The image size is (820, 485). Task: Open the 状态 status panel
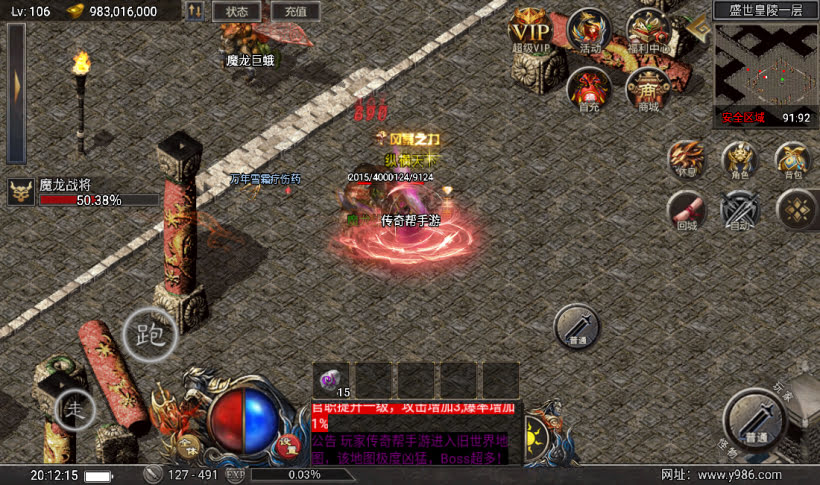[237, 11]
